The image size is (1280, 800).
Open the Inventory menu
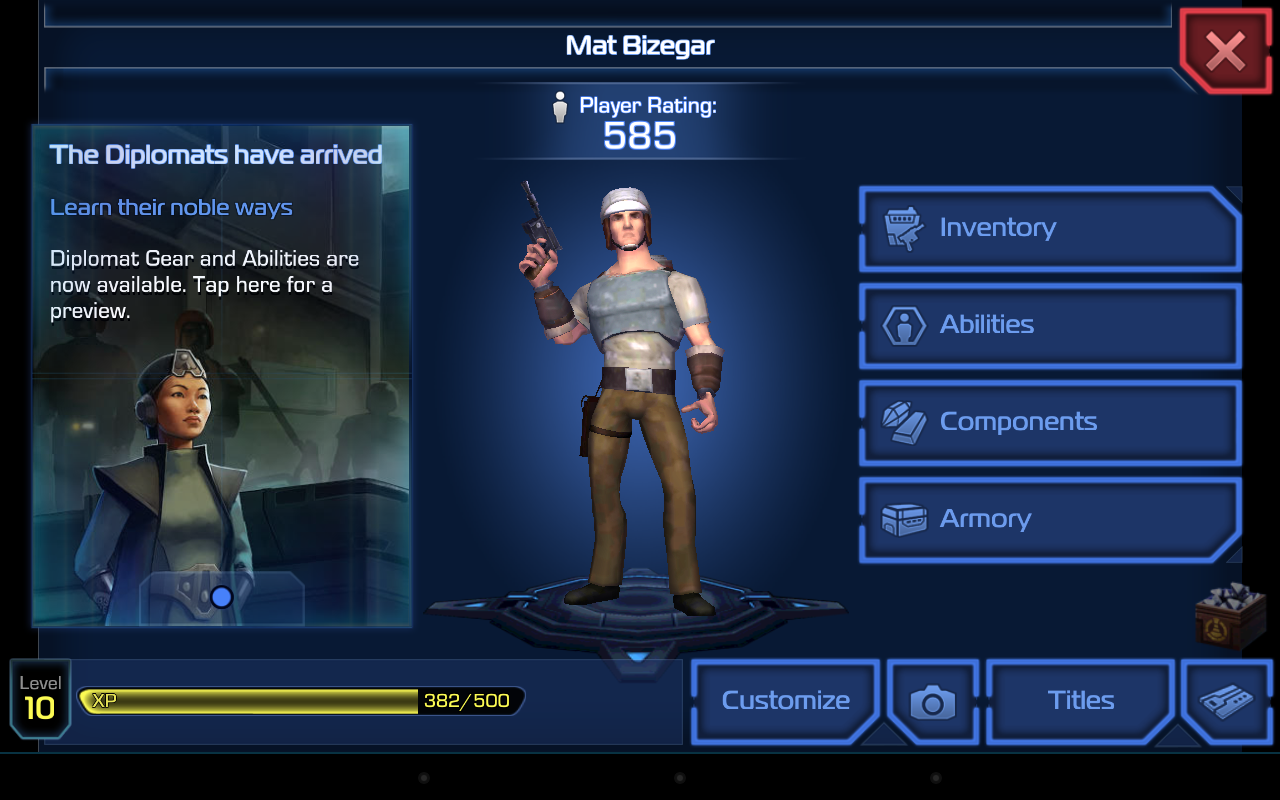pos(1050,228)
